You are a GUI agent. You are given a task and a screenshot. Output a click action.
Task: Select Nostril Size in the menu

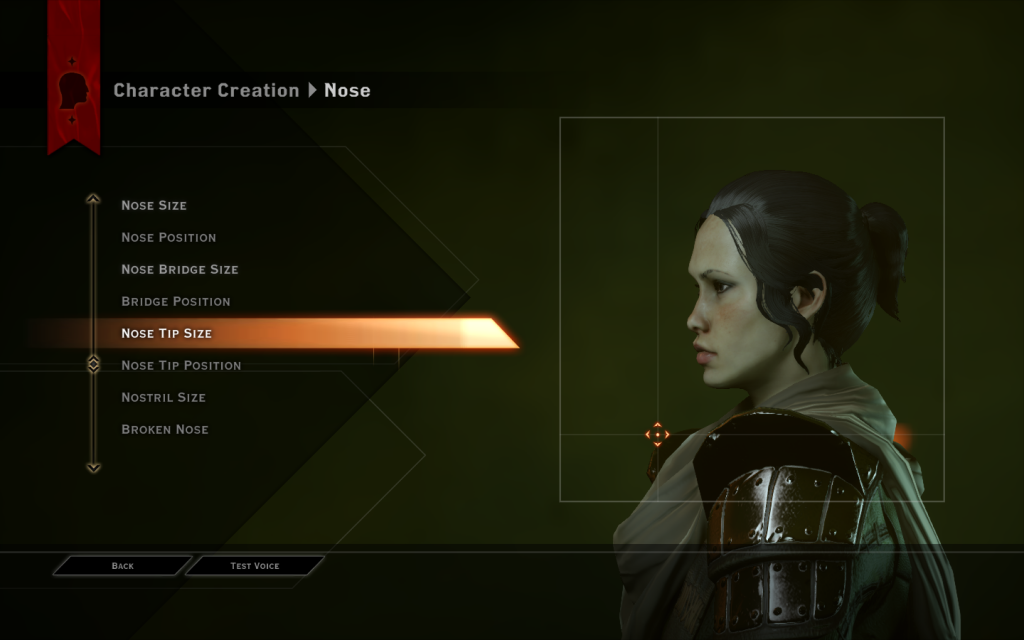[x=163, y=397]
